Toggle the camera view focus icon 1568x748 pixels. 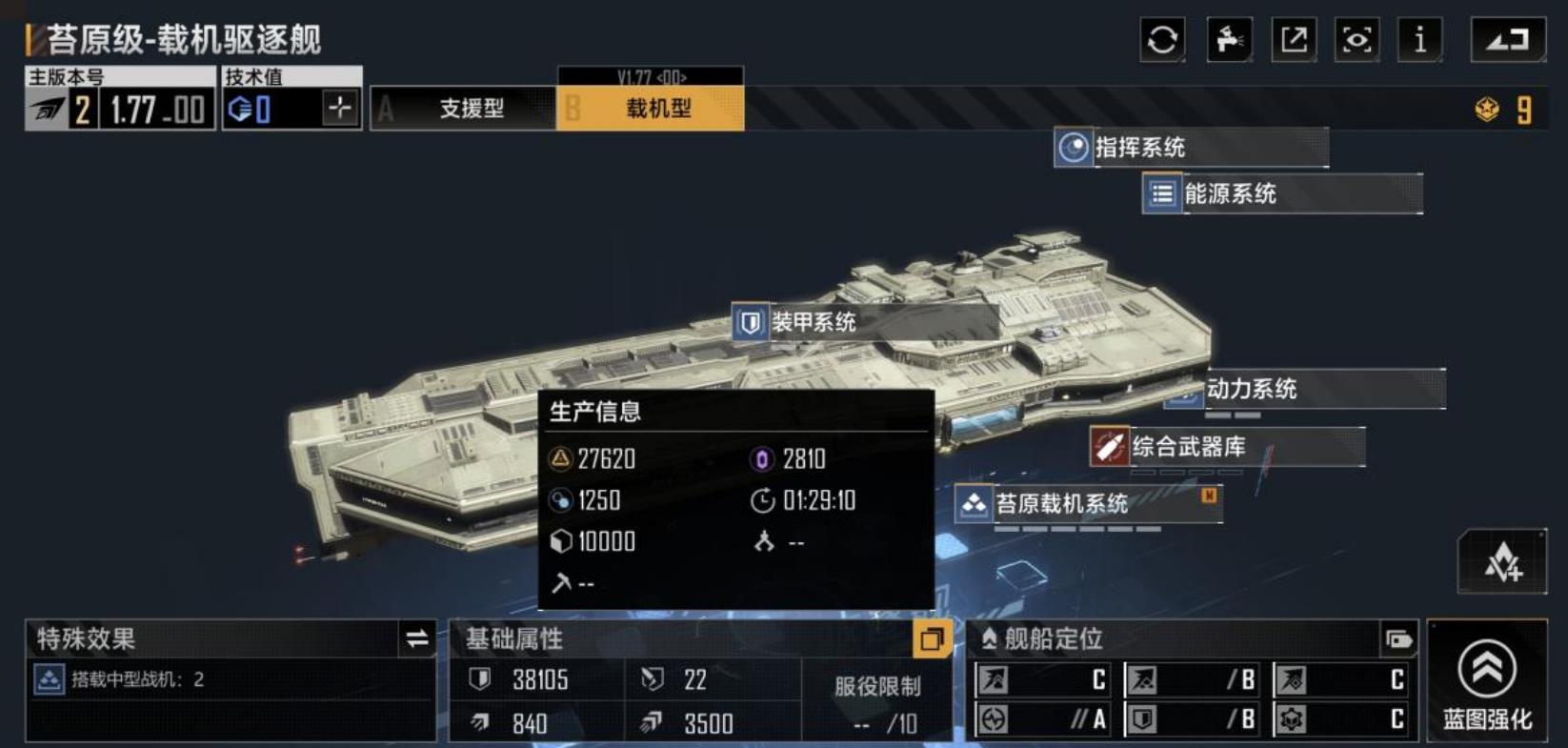click(x=1357, y=40)
